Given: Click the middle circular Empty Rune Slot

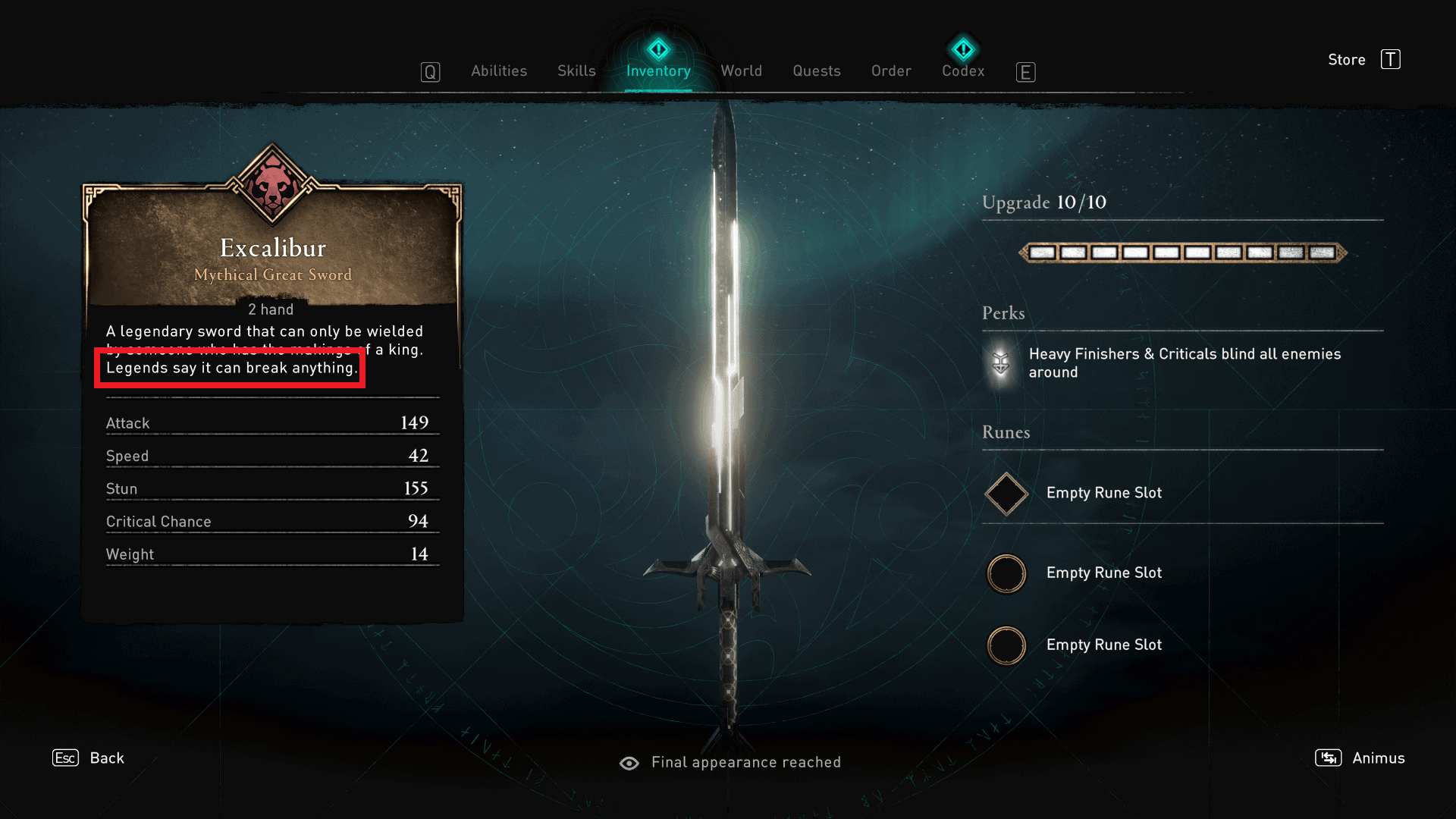Looking at the screenshot, I should pyautogui.click(x=1006, y=573).
